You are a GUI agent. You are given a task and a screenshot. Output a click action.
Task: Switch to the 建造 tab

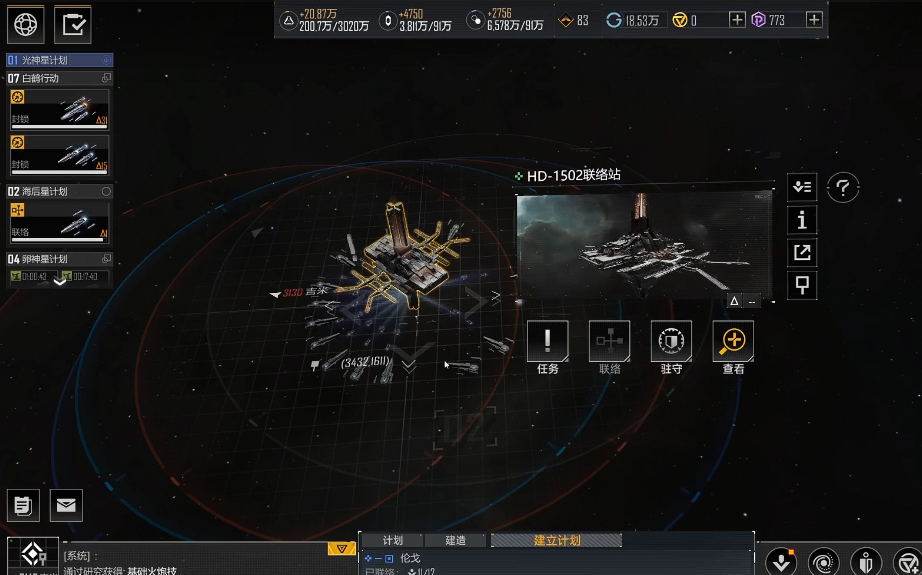[x=455, y=540]
